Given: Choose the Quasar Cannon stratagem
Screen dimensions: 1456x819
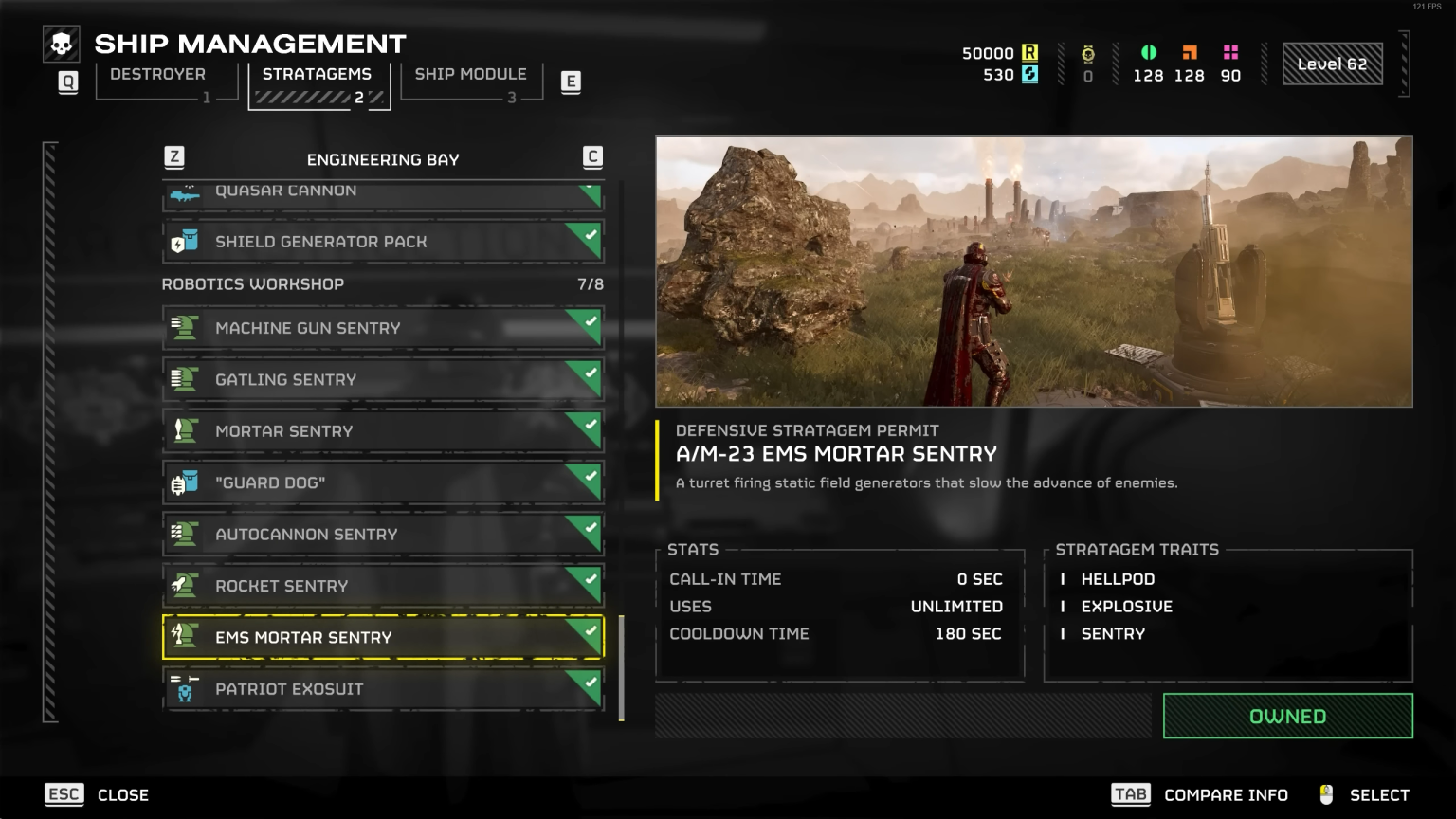Looking at the screenshot, I should tap(382, 192).
